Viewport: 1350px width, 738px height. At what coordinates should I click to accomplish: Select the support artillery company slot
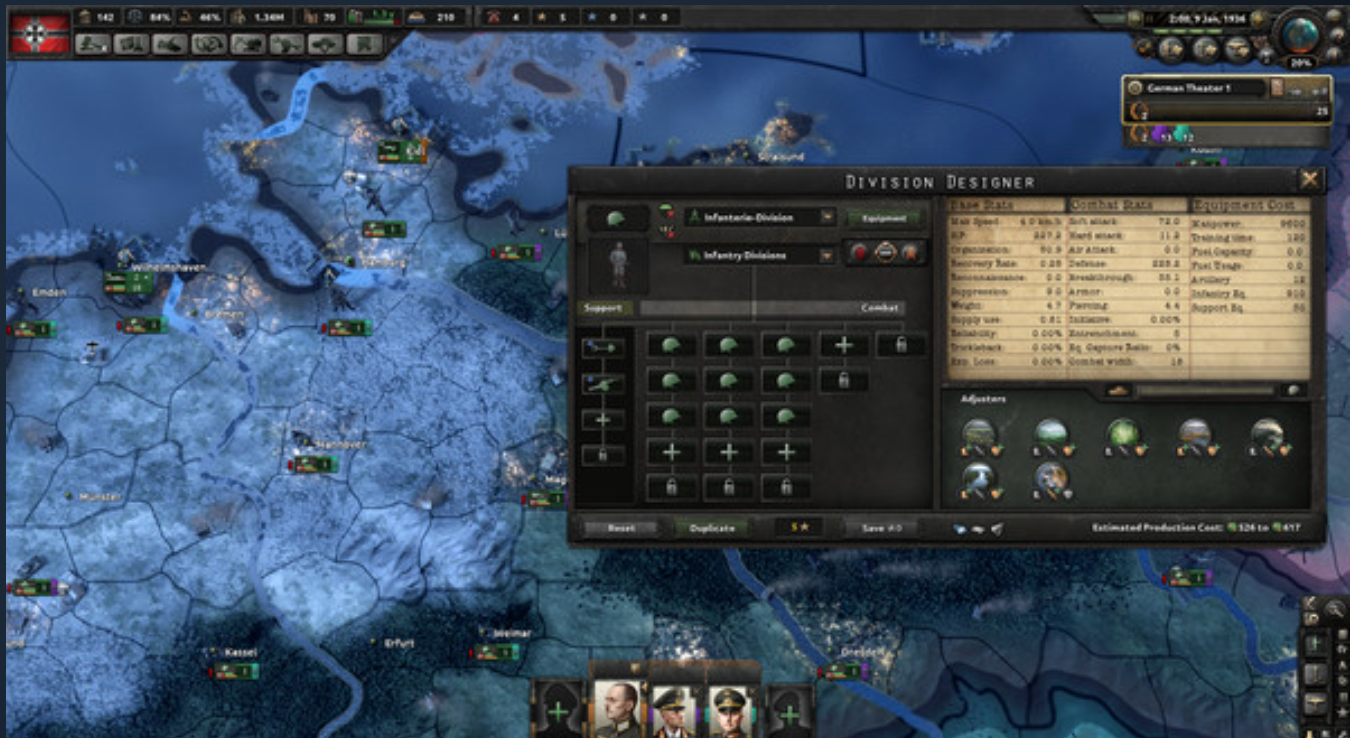[603, 384]
